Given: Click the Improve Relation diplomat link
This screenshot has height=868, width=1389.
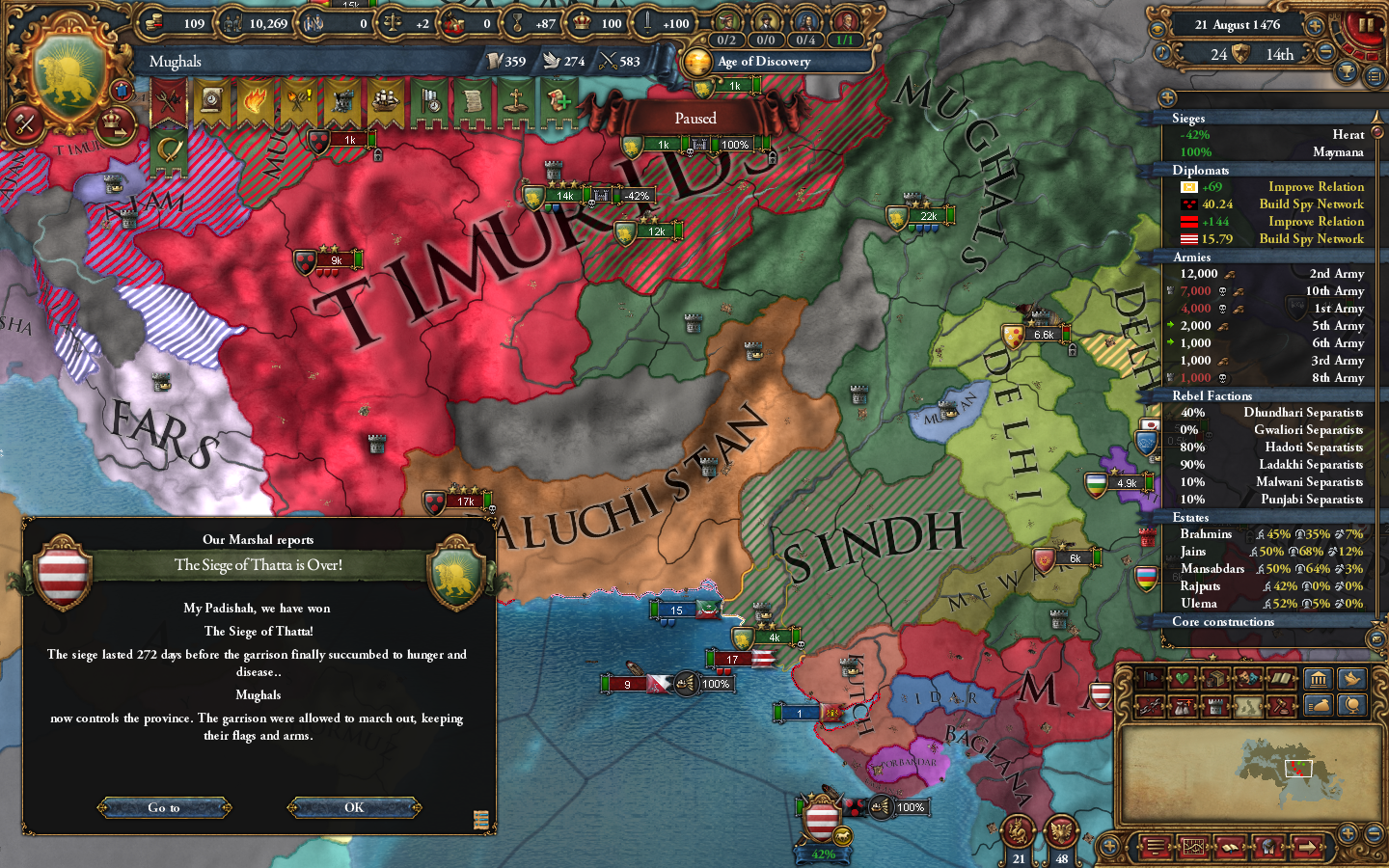Looking at the screenshot, I should [x=1316, y=187].
